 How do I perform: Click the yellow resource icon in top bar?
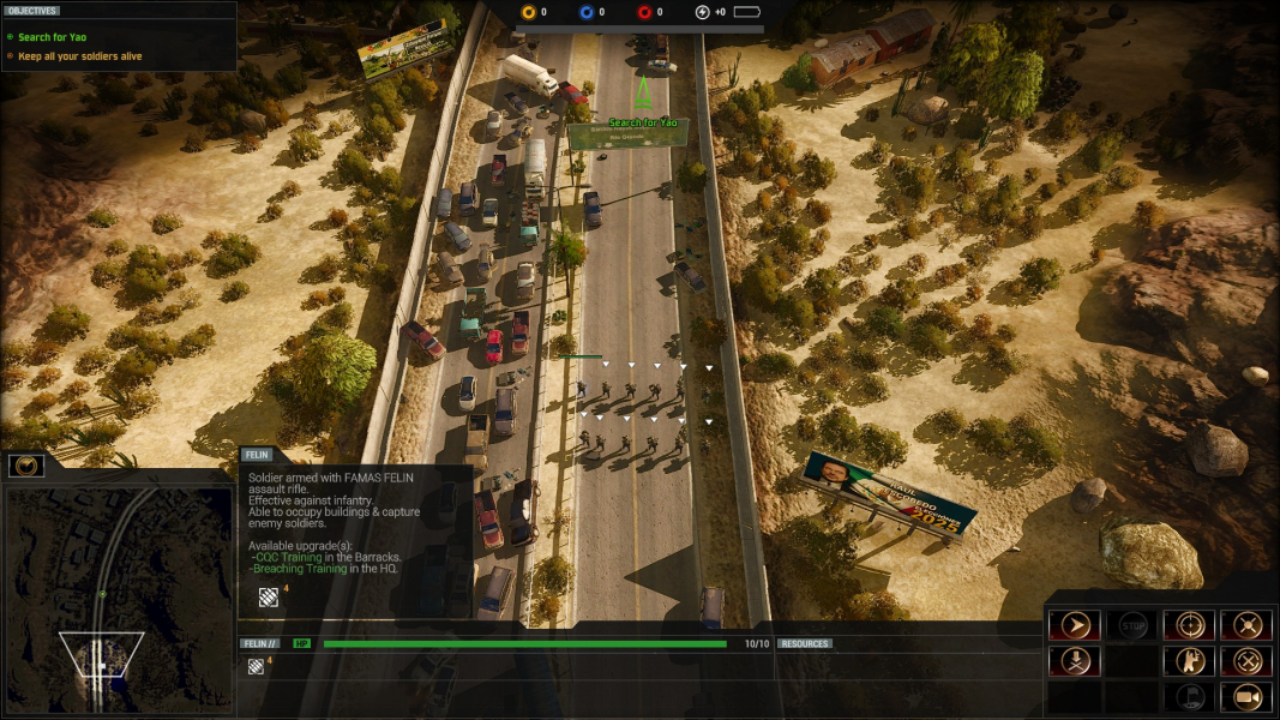coord(529,12)
